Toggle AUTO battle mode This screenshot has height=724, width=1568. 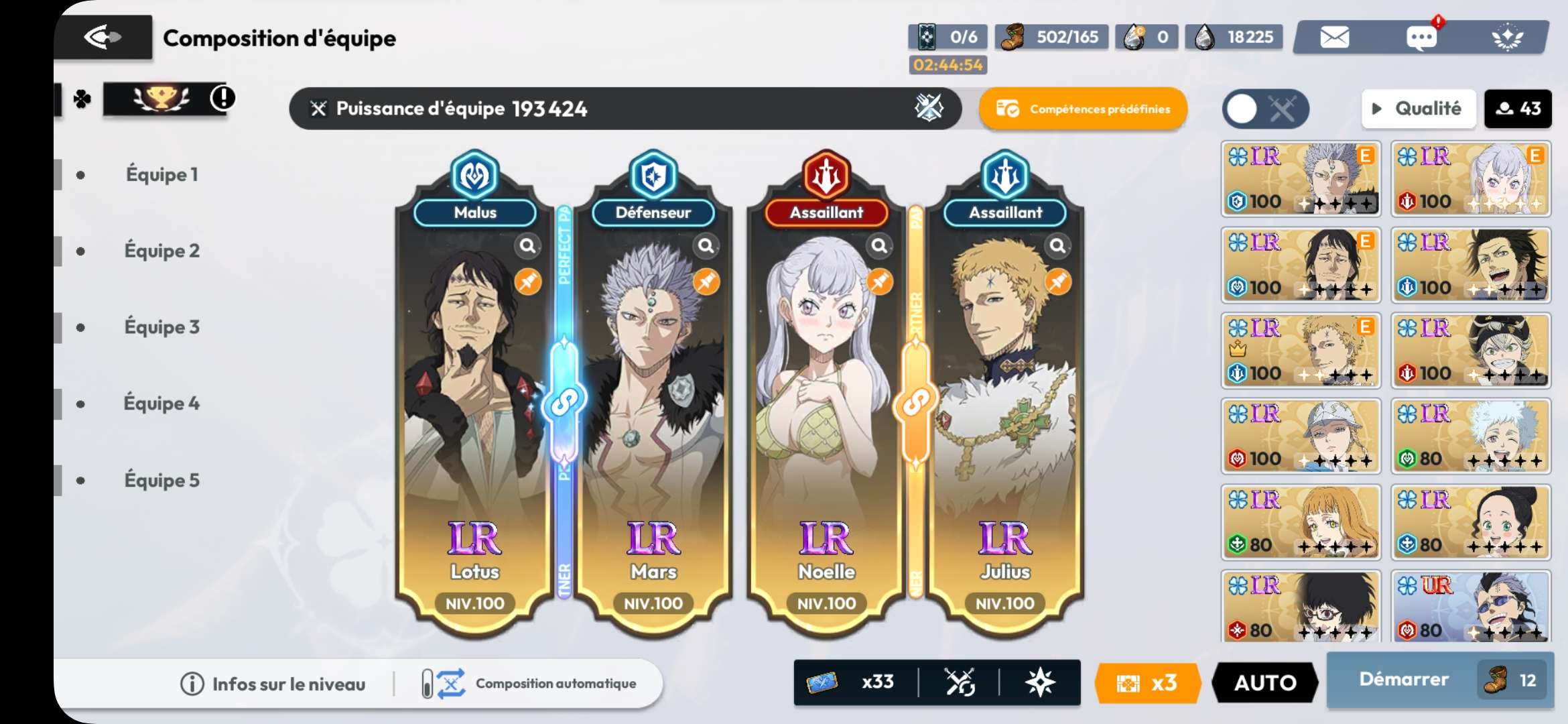click(1264, 682)
